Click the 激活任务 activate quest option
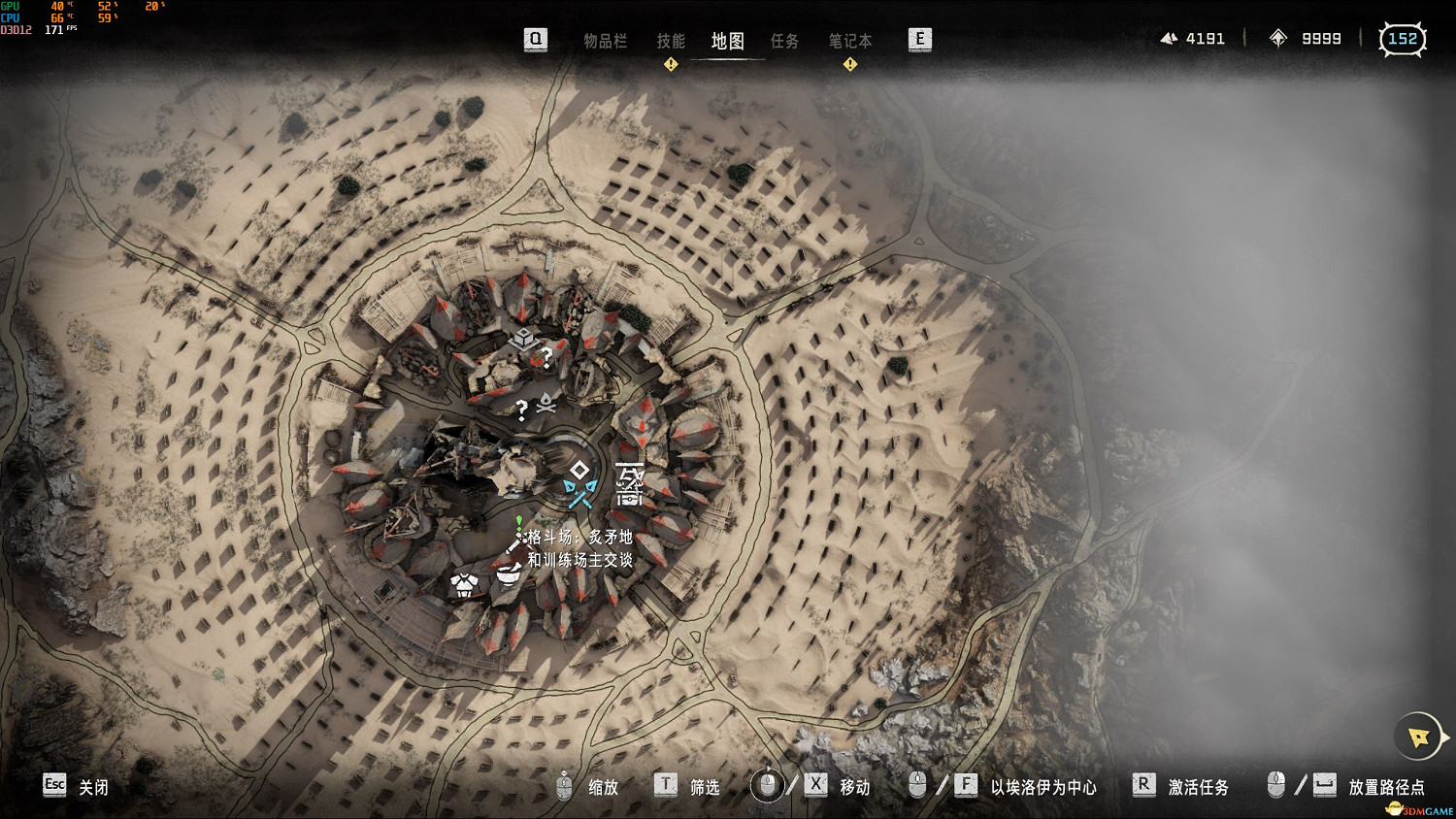The image size is (1456, 819). (x=1198, y=787)
